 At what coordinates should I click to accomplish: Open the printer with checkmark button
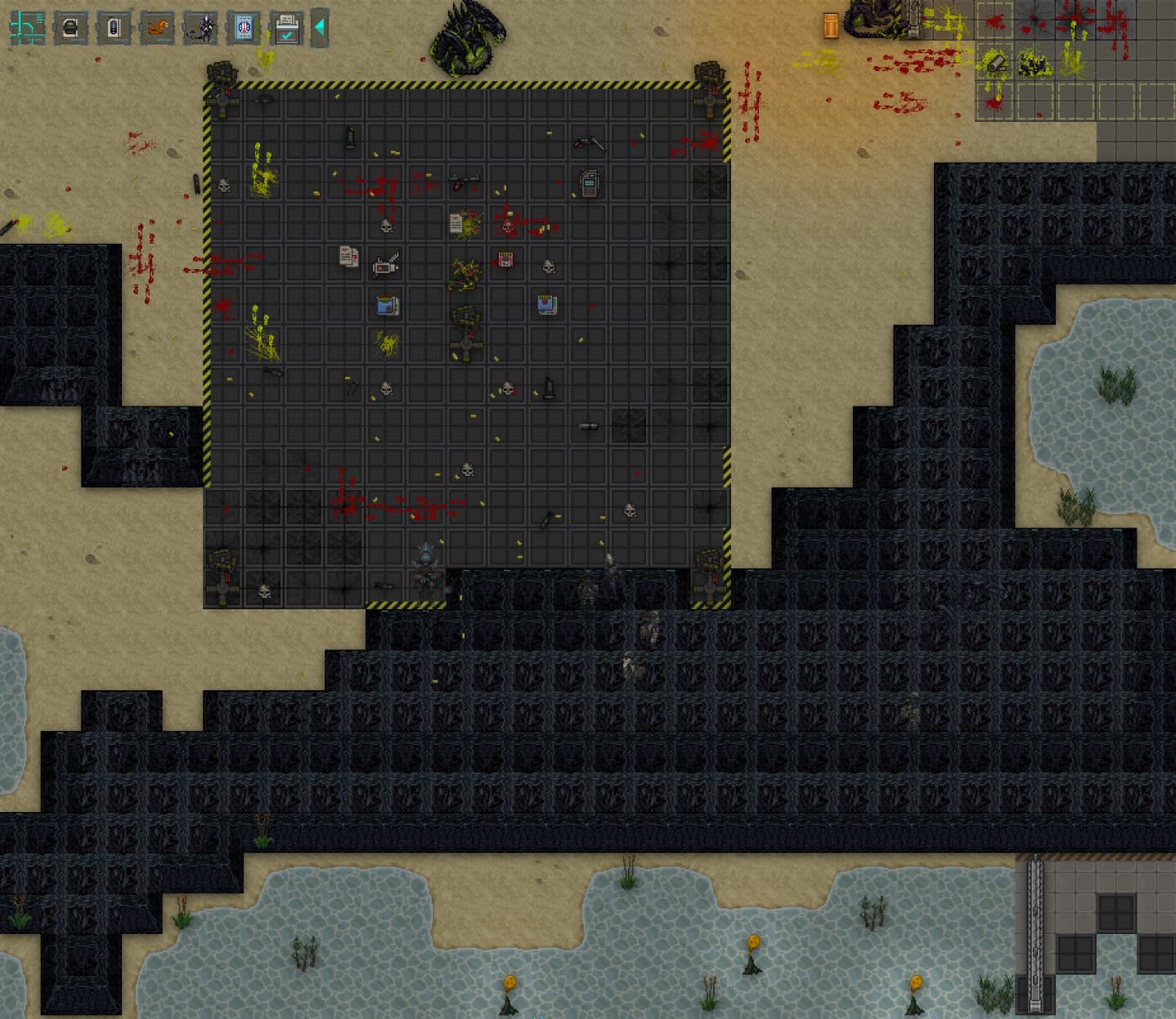[x=287, y=28]
